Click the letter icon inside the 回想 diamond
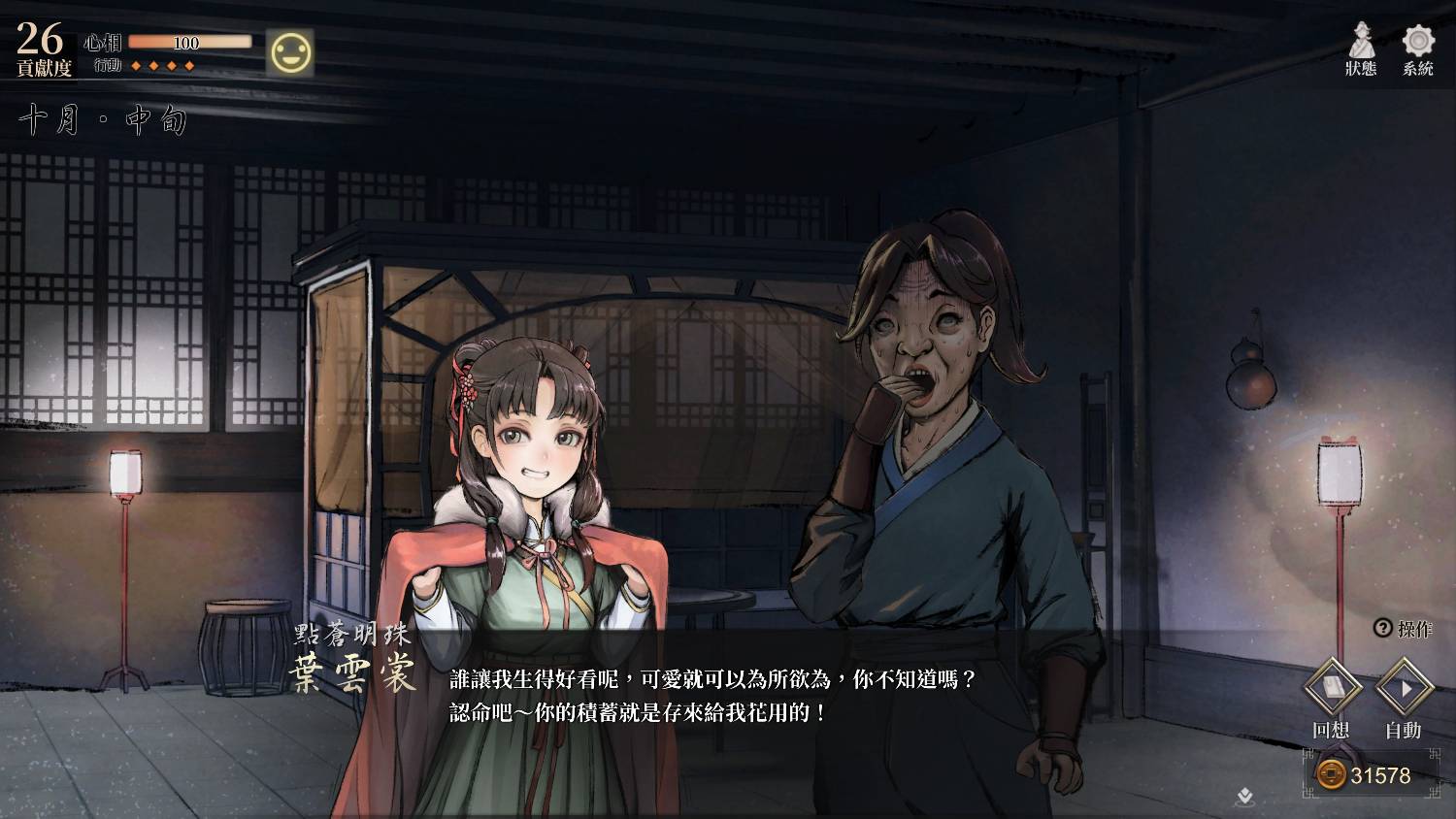This screenshot has height=819, width=1456. click(1336, 687)
